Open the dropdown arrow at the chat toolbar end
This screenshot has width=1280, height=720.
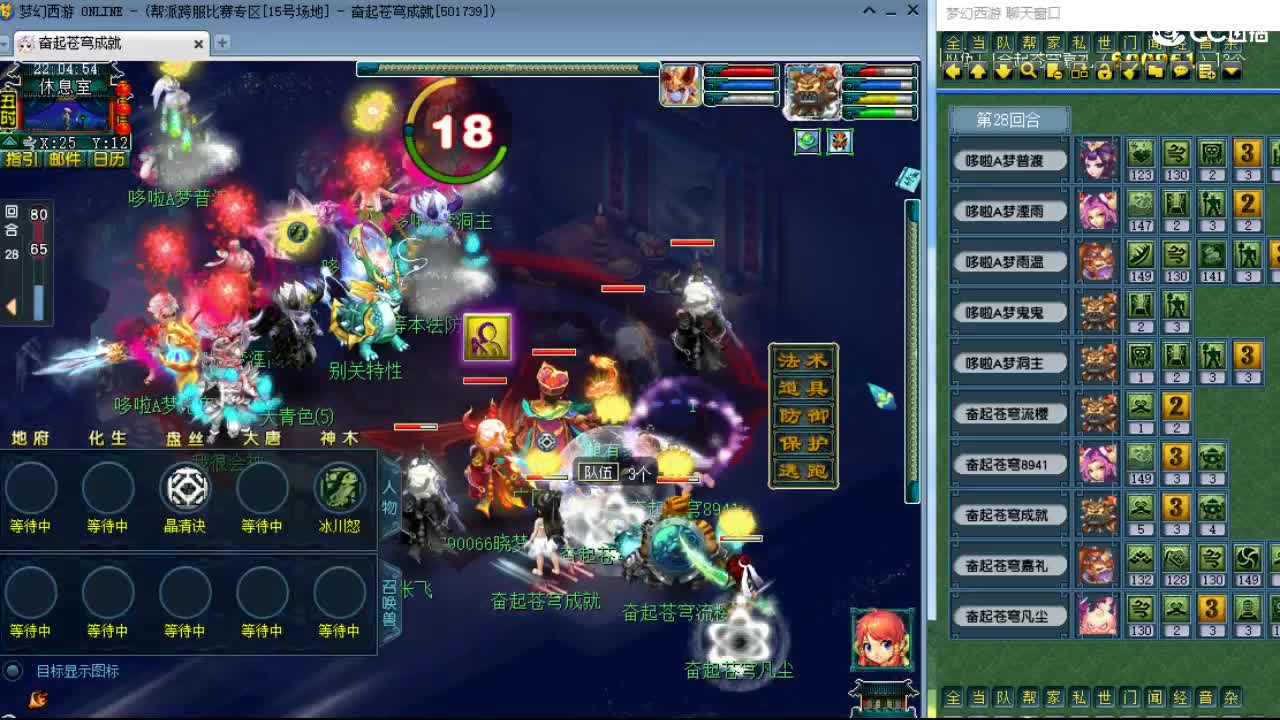1231,71
